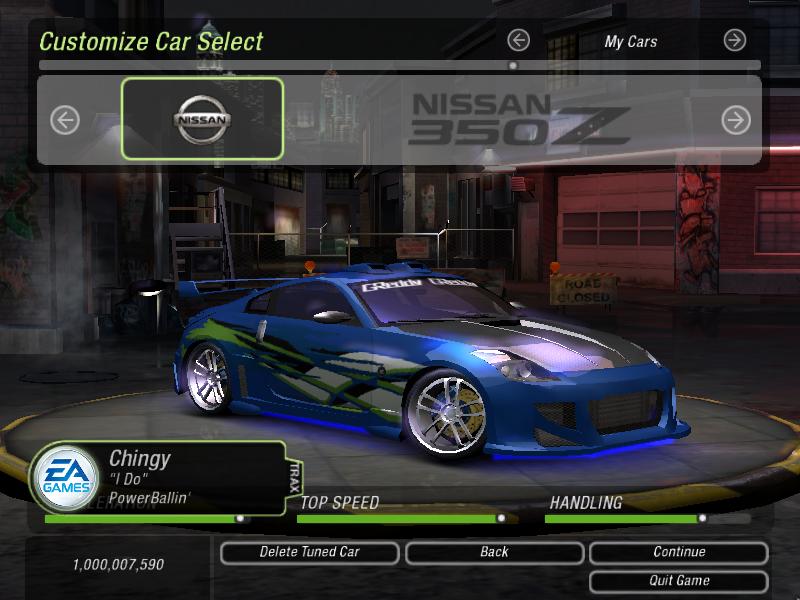Go back with the Back button

[x=494, y=552]
